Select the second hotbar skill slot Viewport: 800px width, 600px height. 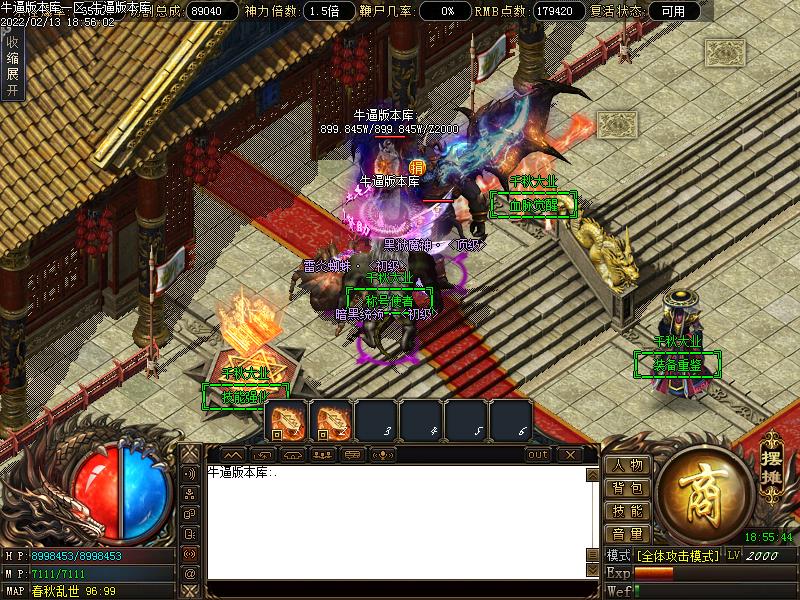click(x=332, y=421)
